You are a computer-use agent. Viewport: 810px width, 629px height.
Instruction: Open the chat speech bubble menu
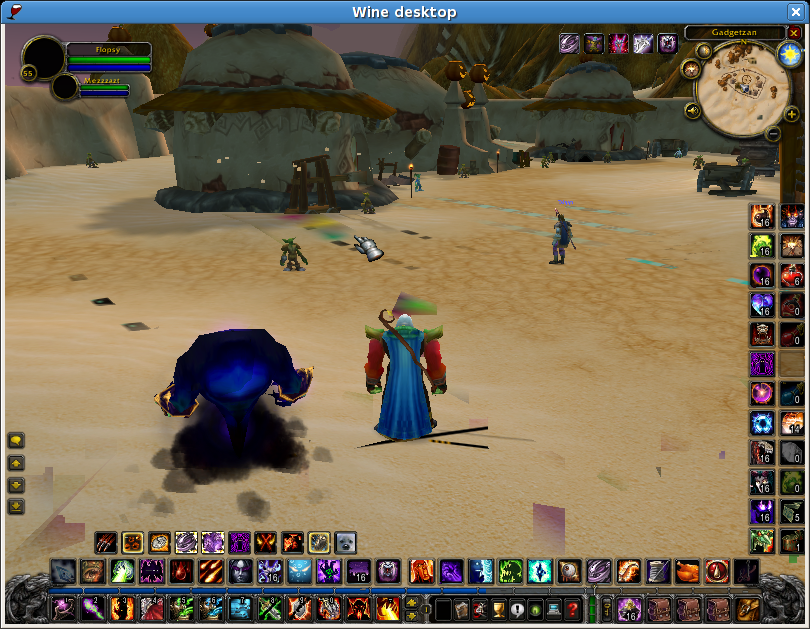click(x=17, y=440)
